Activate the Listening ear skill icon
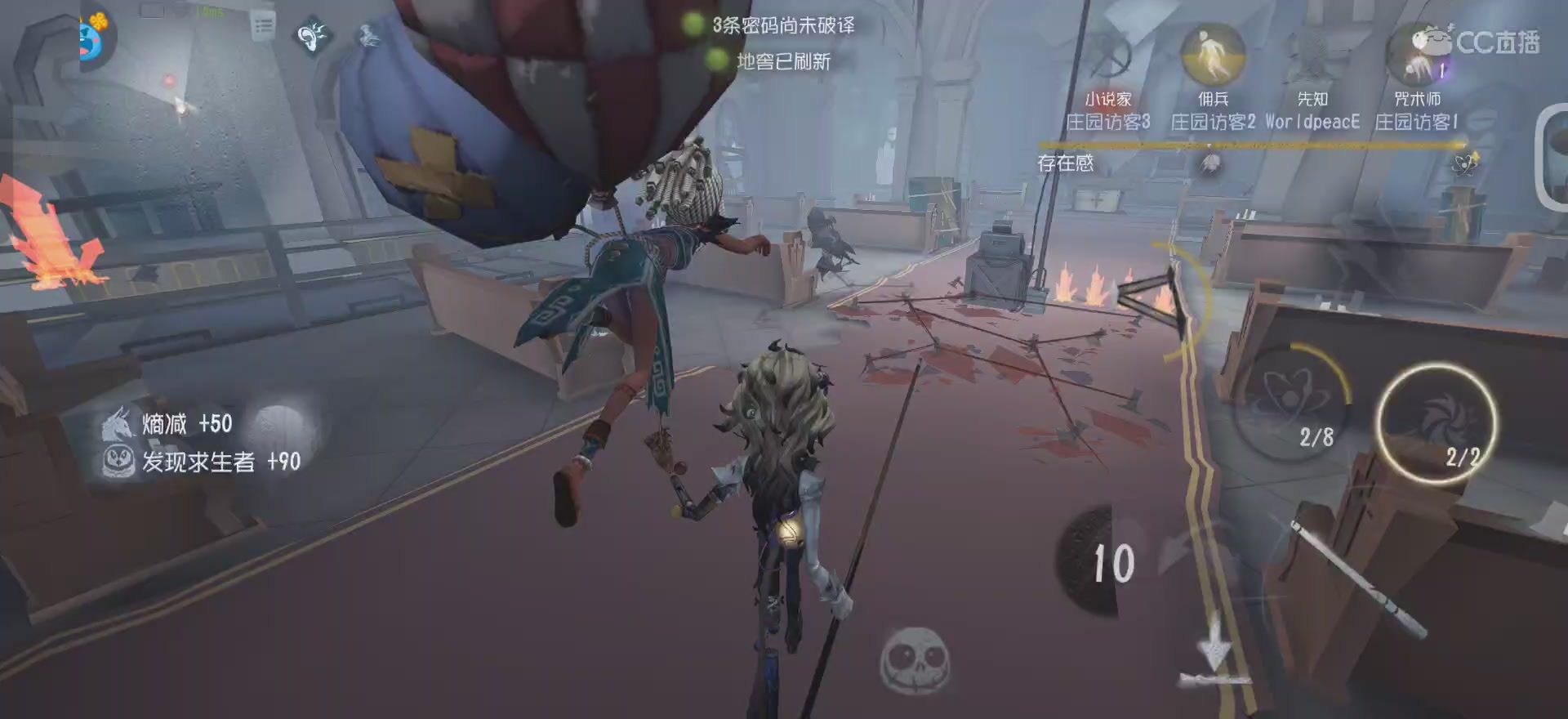Viewport: 1568px width, 719px height. (310, 37)
